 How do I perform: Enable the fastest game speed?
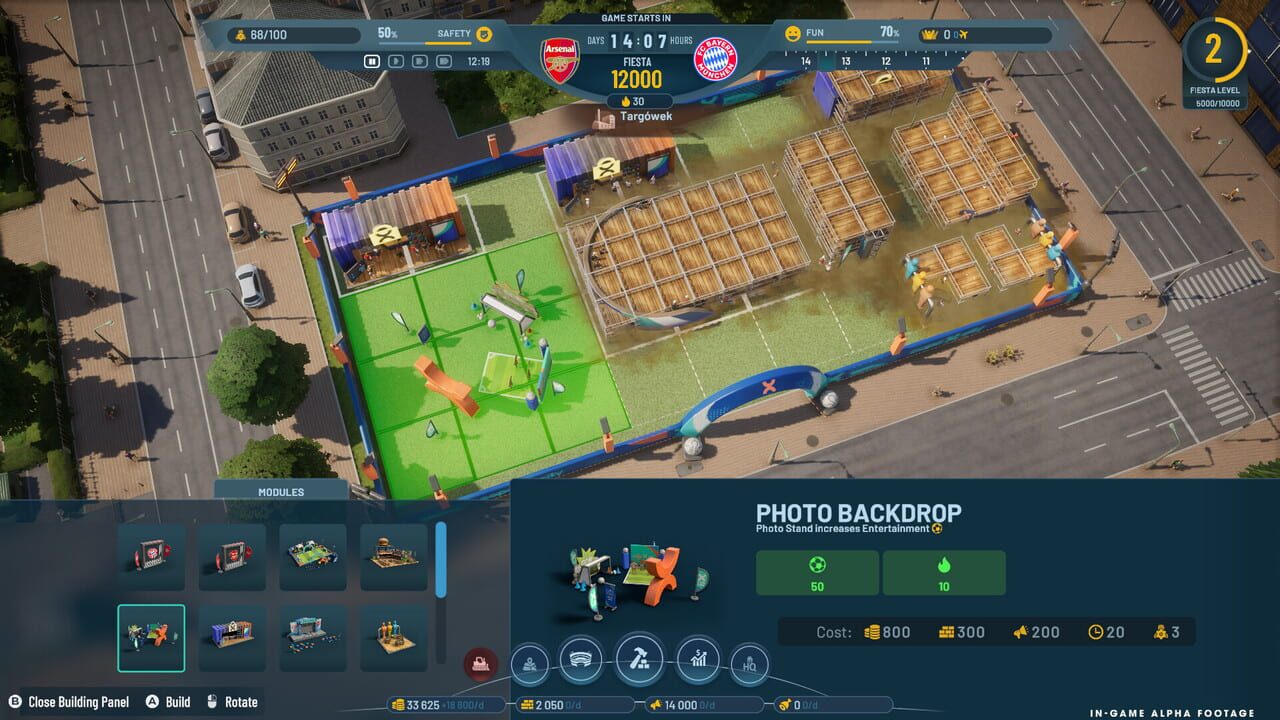coord(443,60)
